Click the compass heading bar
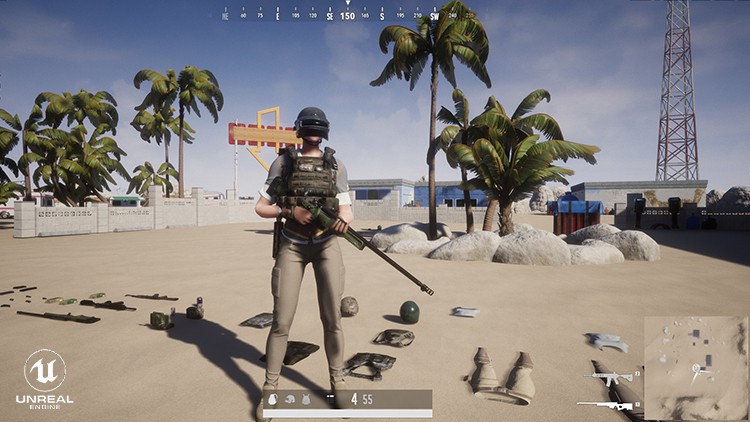This screenshot has height=422, width=750. tap(347, 15)
